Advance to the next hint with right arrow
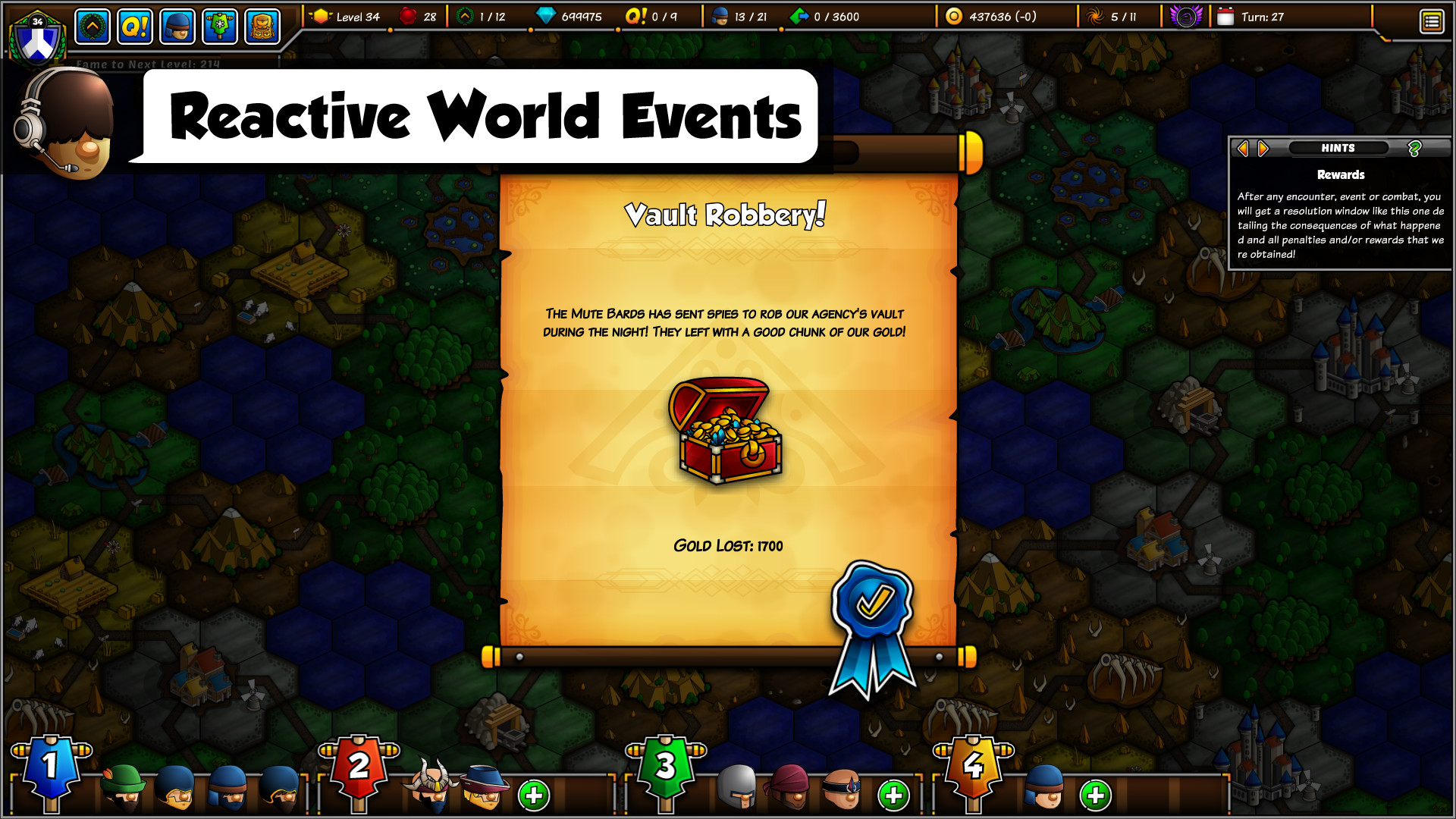Image resolution: width=1456 pixels, height=819 pixels. point(1261,148)
